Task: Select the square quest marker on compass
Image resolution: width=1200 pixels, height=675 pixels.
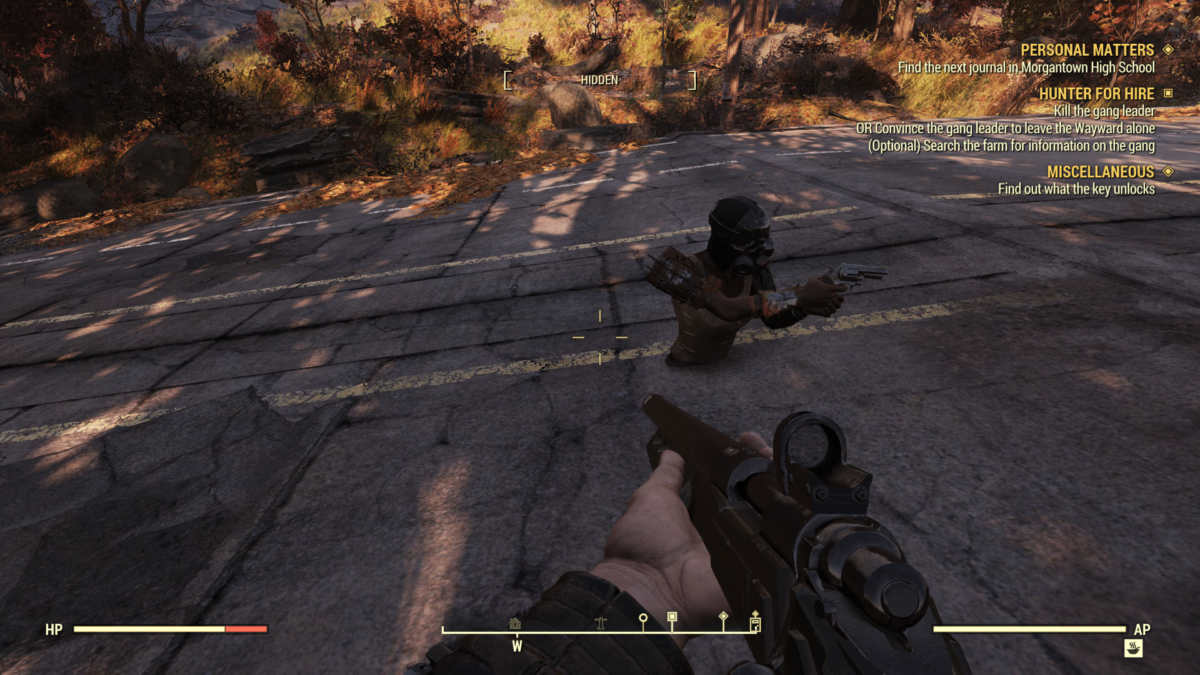Action: click(672, 618)
